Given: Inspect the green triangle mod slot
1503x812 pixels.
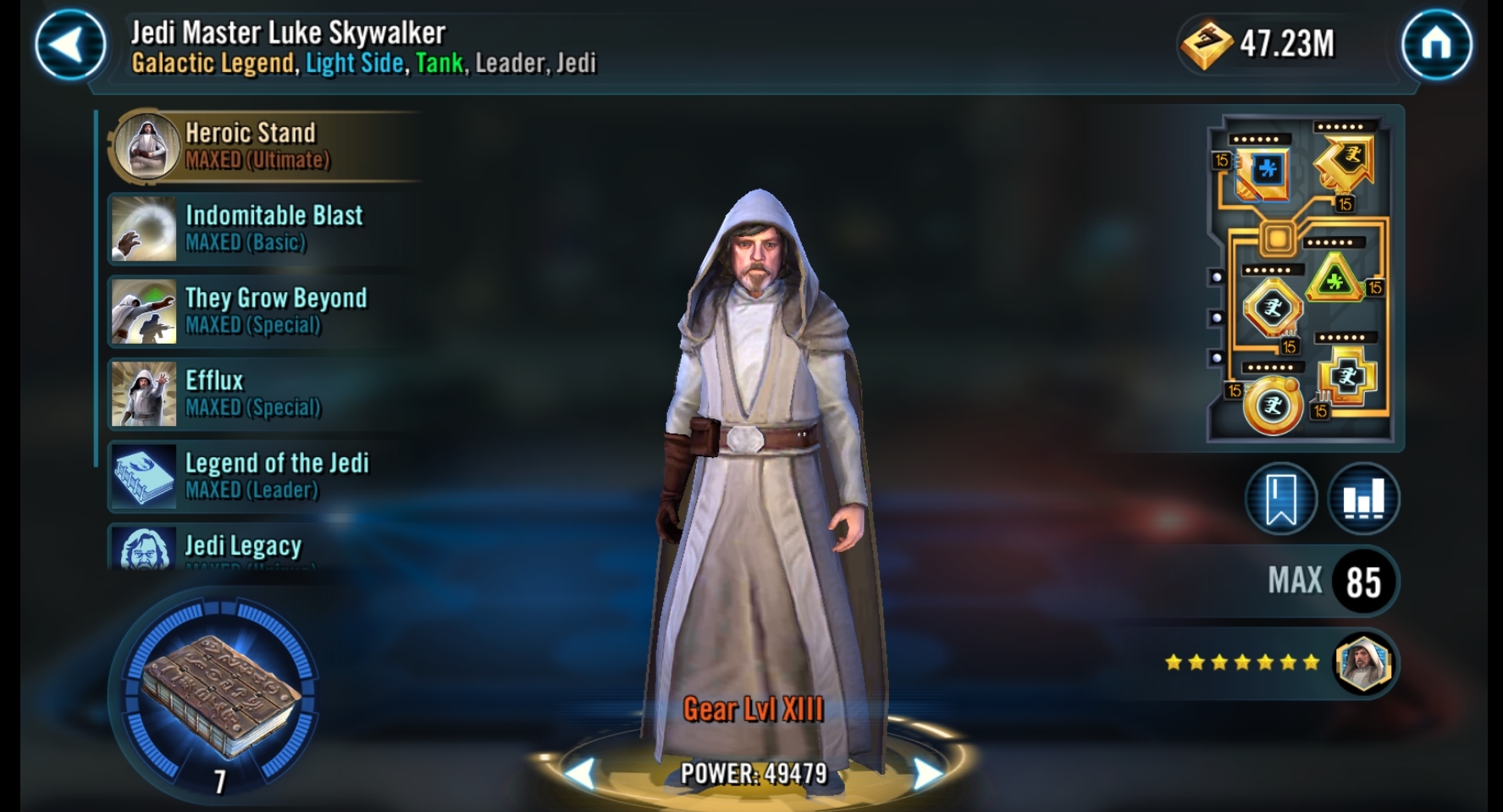Looking at the screenshot, I should pyautogui.click(x=1334, y=280).
